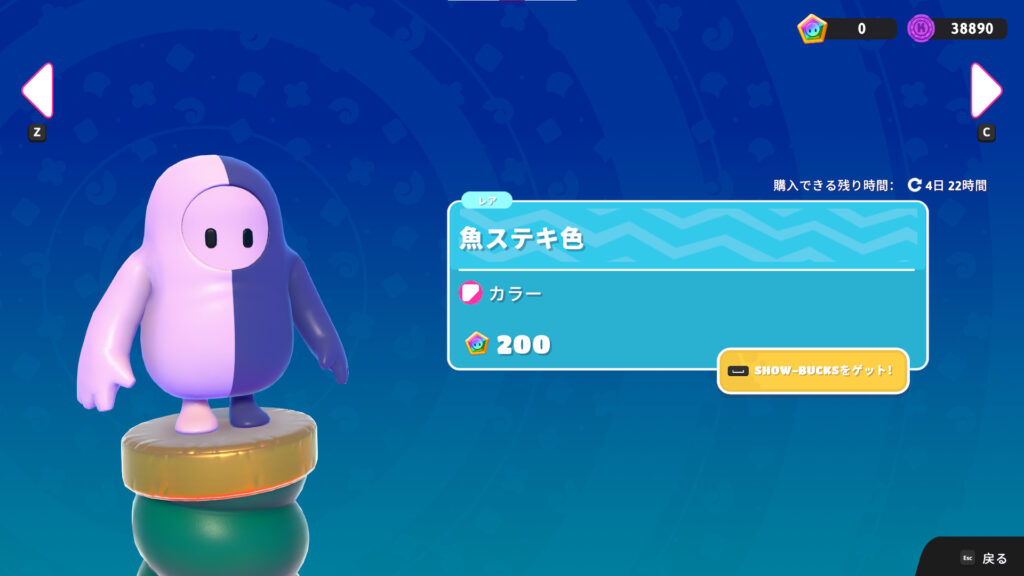The height and width of the screenshot is (576, 1024).
Task: Go back with the 戻る button
Action: (x=984, y=558)
